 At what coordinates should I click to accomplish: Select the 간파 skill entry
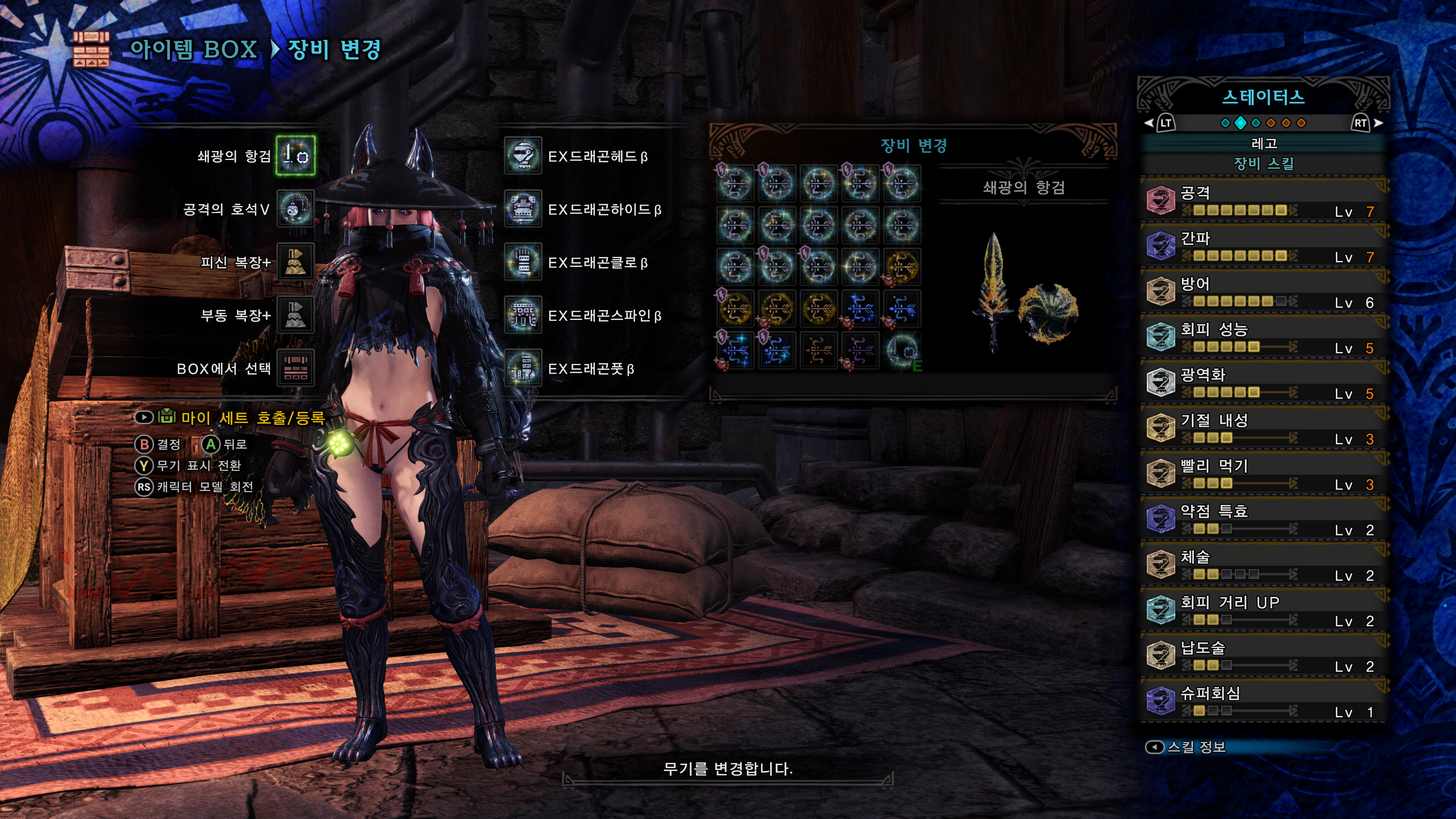click(x=1264, y=247)
